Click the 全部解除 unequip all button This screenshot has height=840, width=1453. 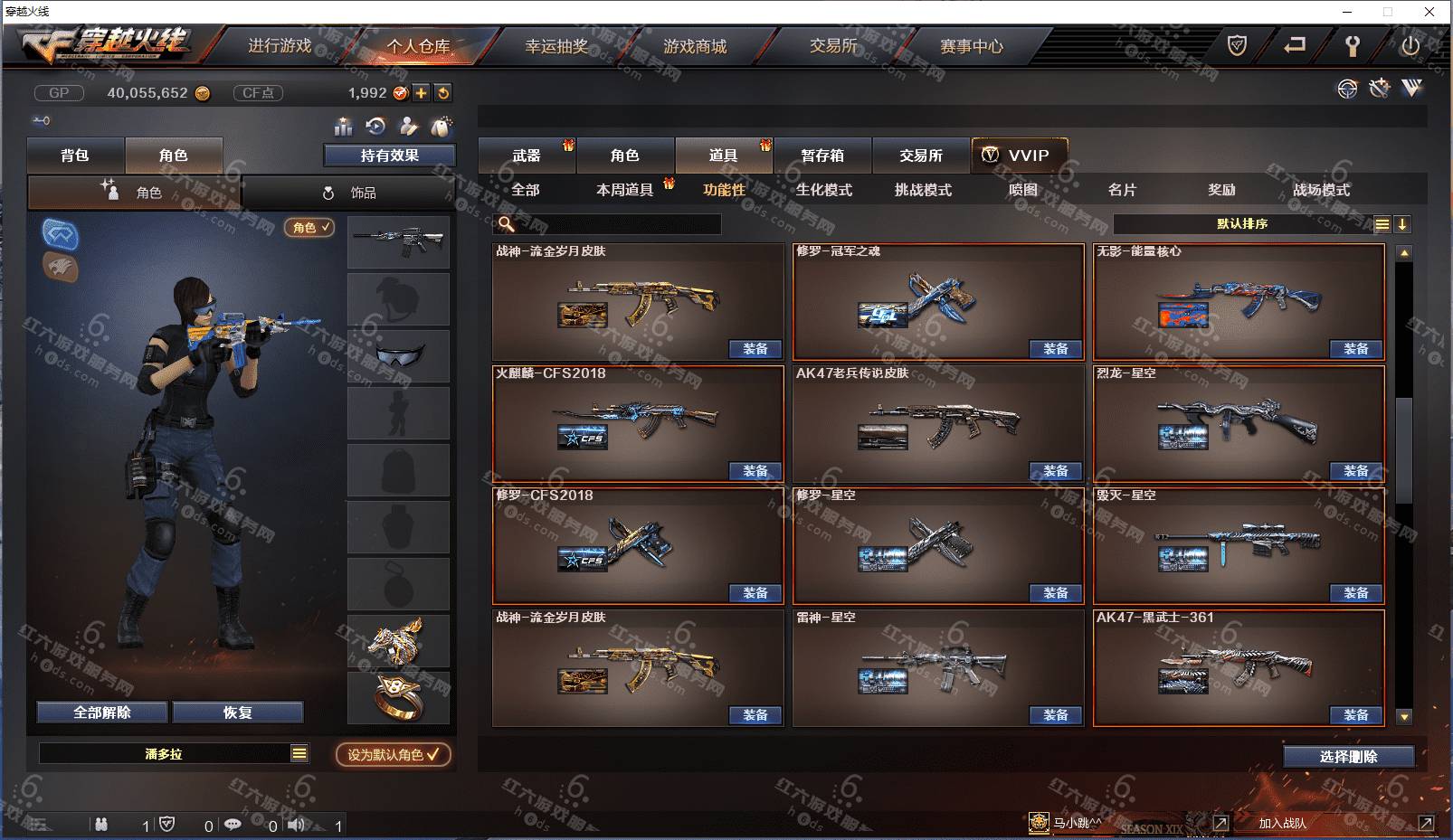tap(102, 713)
